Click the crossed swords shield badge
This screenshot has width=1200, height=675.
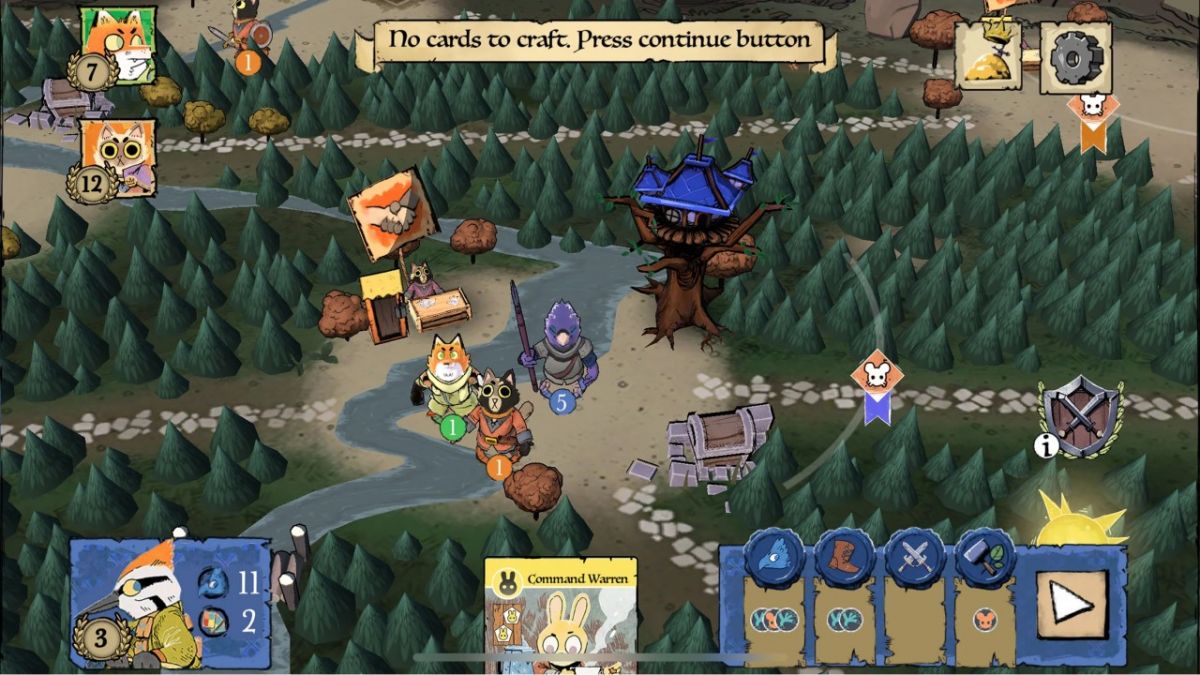coord(1081,415)
